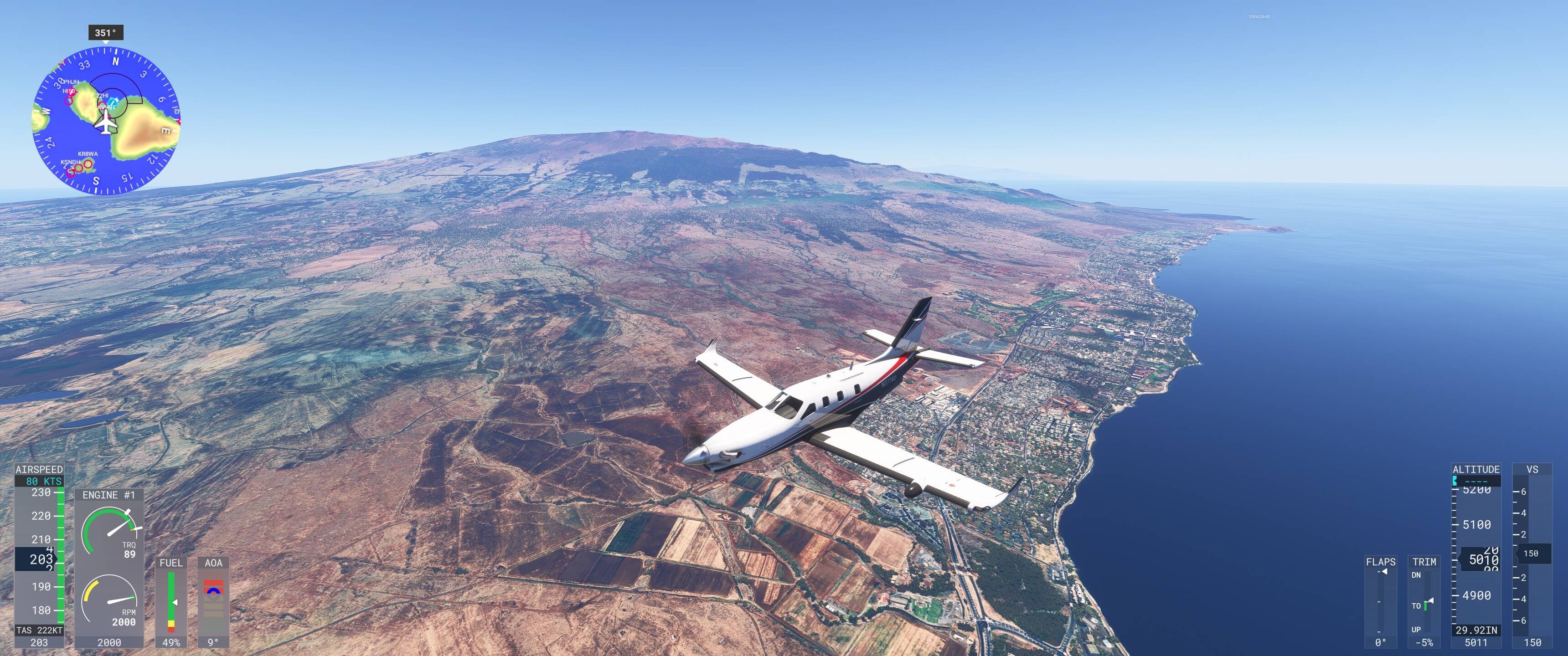Click the circular compass minimap

click(x=106, y=122)
